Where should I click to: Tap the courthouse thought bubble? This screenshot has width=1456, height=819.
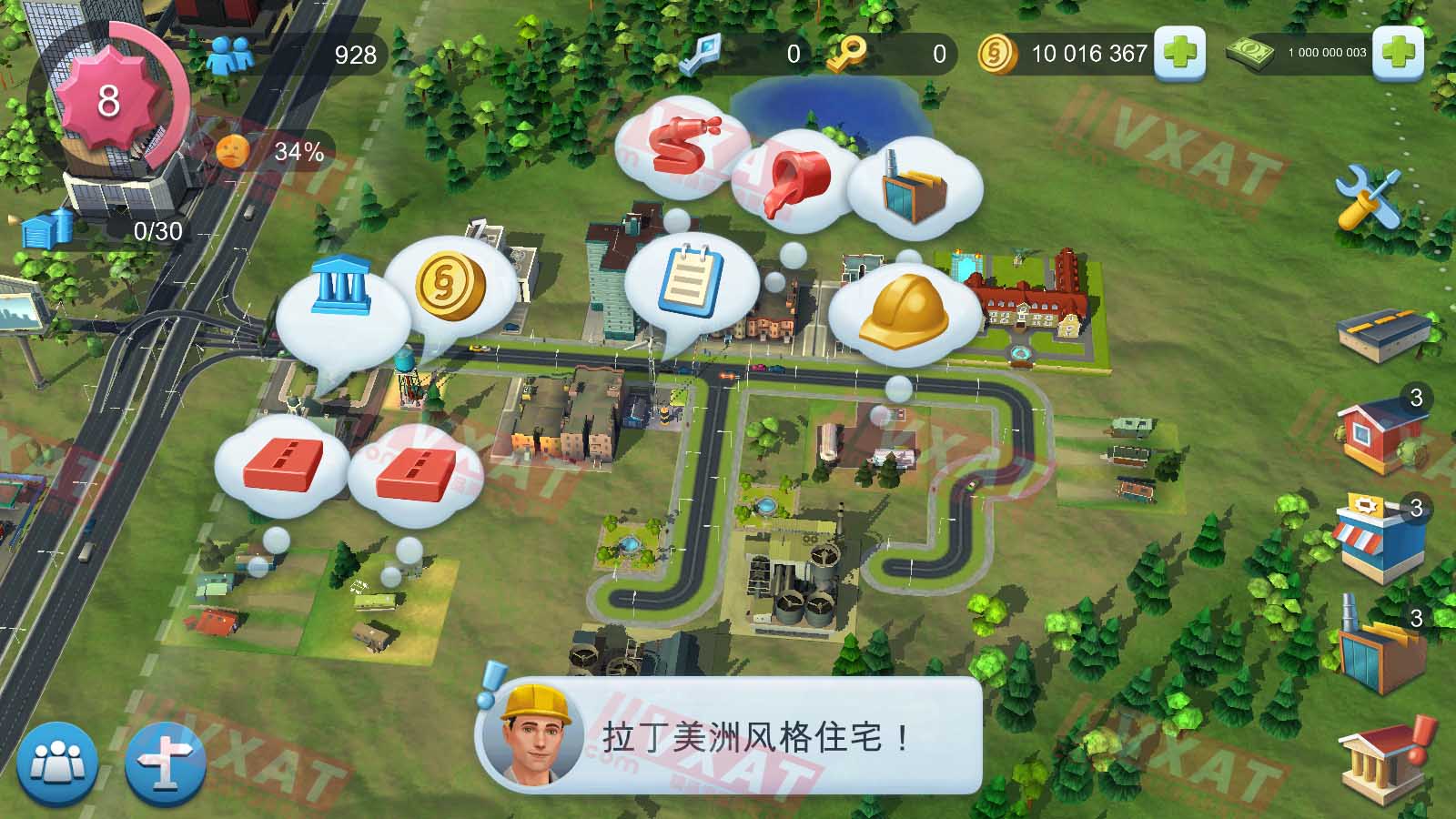click(x=341, y=287)
